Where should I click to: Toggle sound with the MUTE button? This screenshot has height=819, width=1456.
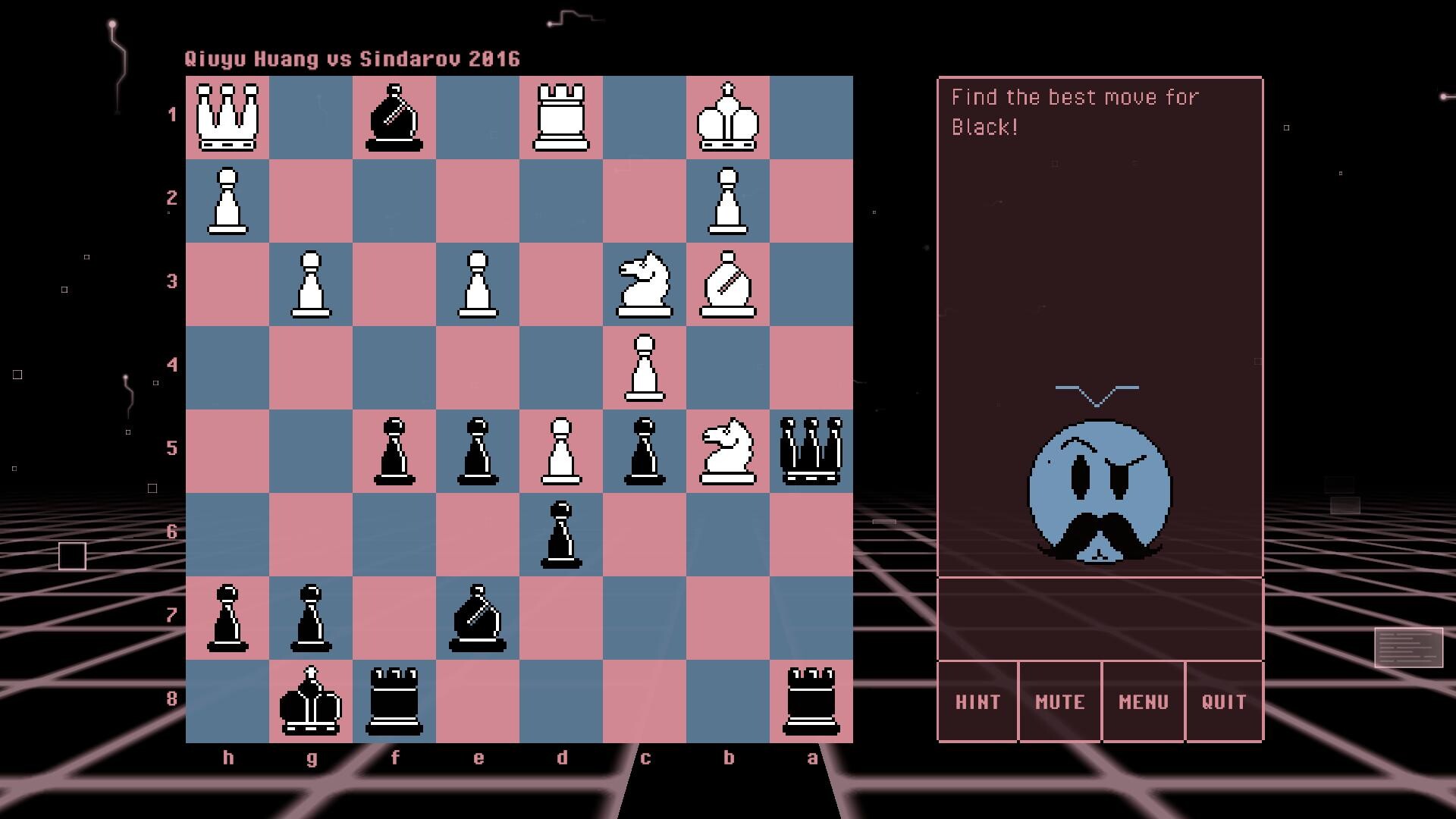tap(1059, 701)
